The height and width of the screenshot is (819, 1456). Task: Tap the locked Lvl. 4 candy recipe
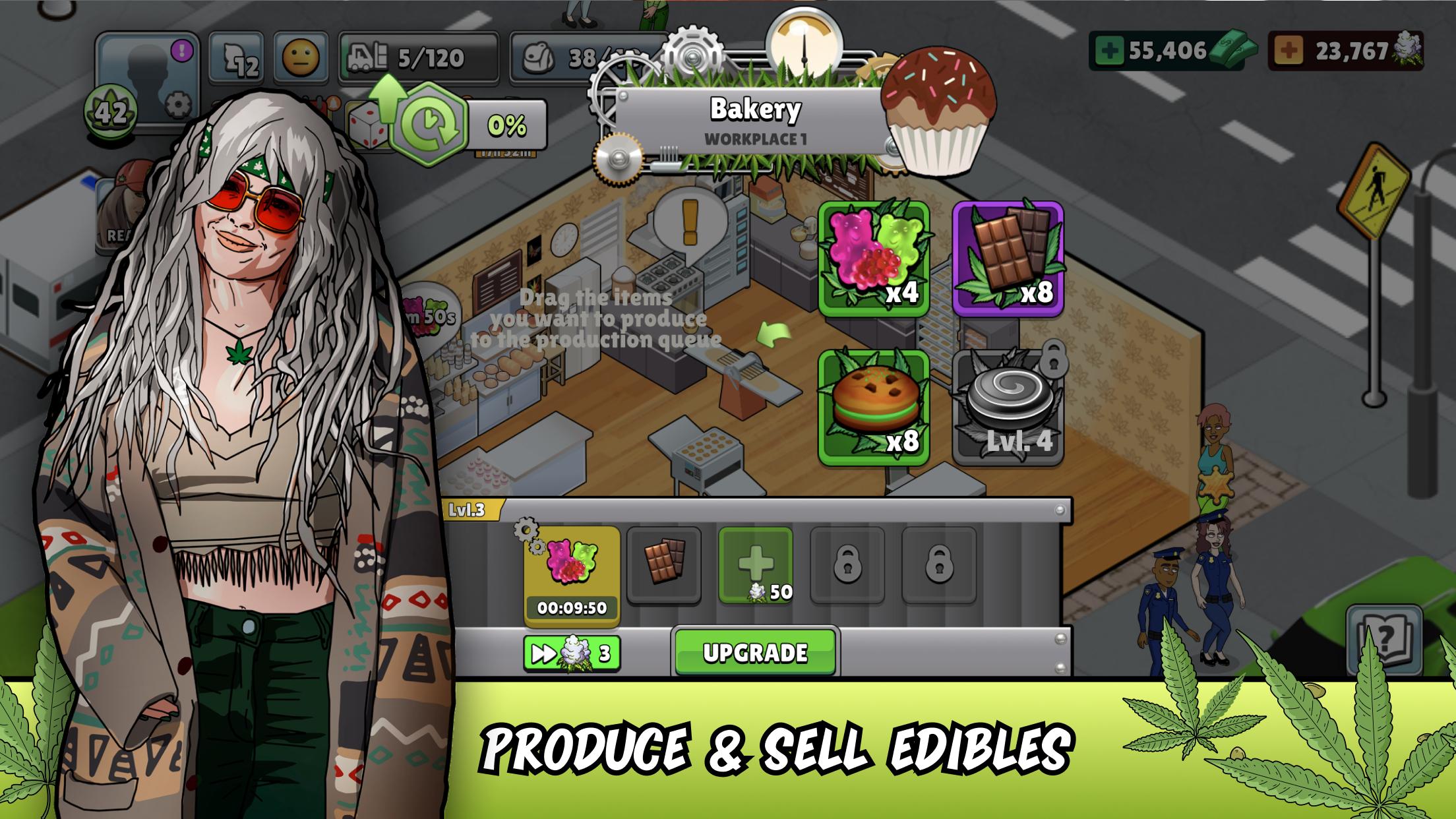[x=1008, y=408]
